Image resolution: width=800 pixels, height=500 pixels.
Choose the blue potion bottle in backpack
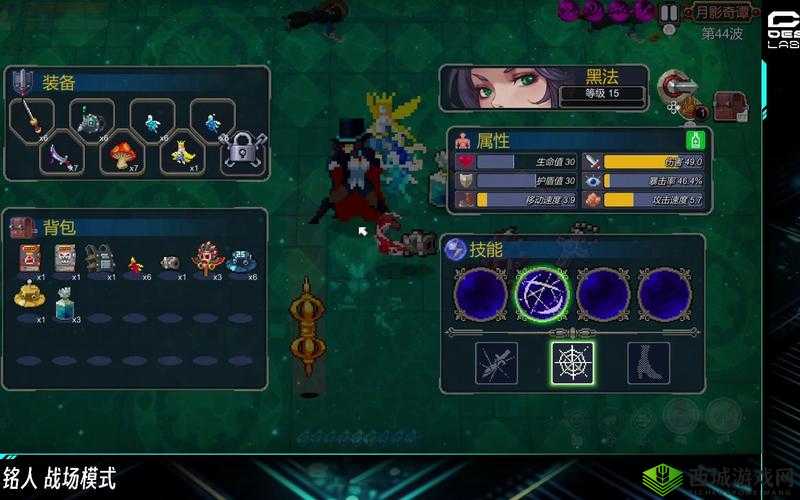click(68, 298)
